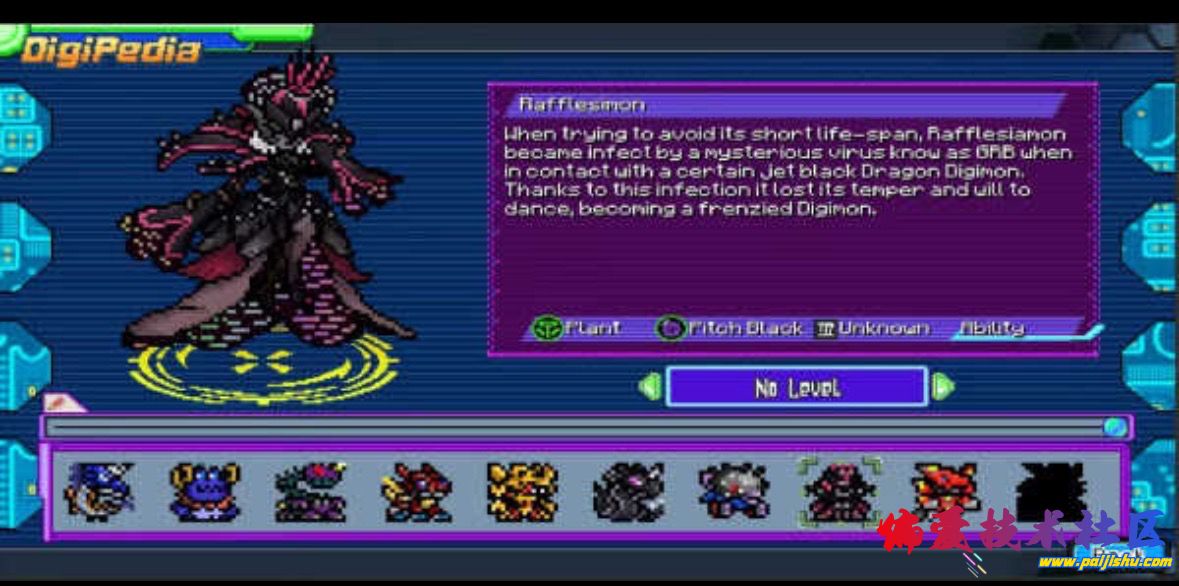Select the gray-faced Digimon with blue legs
Viewport: 1179px width, 586px height.
[734, 491]
